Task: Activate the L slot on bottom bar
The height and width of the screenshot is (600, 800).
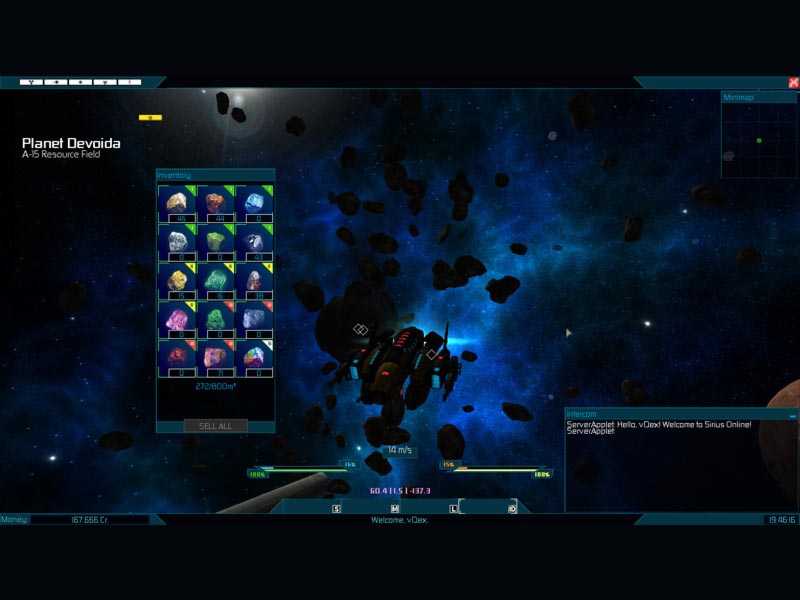Action: coord(454,509)
